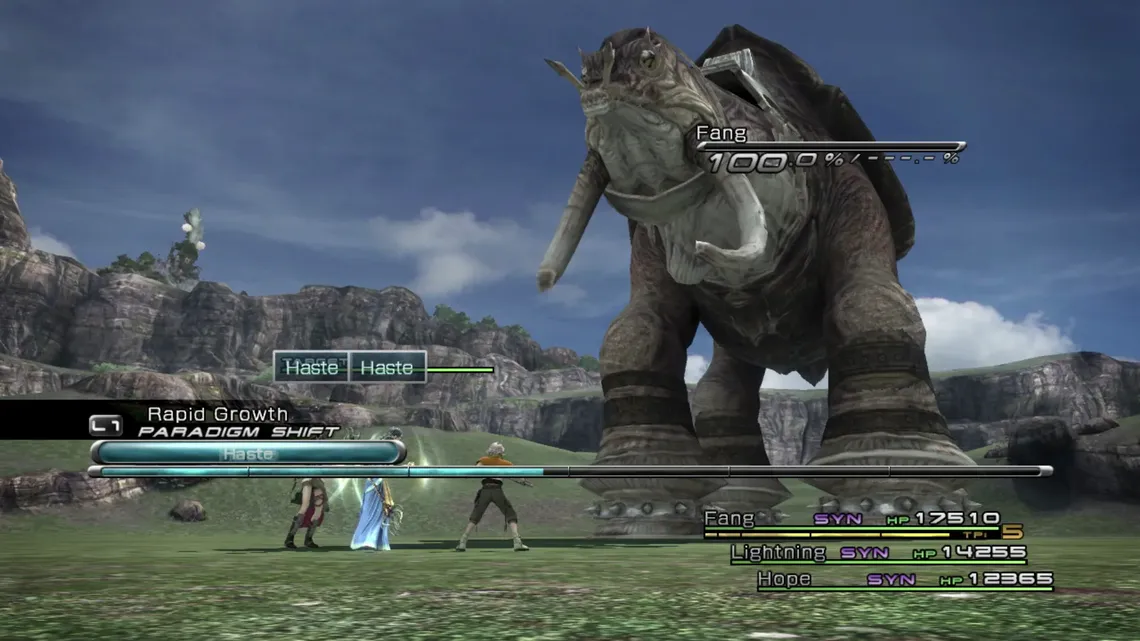This screenshot has height=641, width=1140.
Task: Pick Hope's party status row
Action: pos(904,580)
